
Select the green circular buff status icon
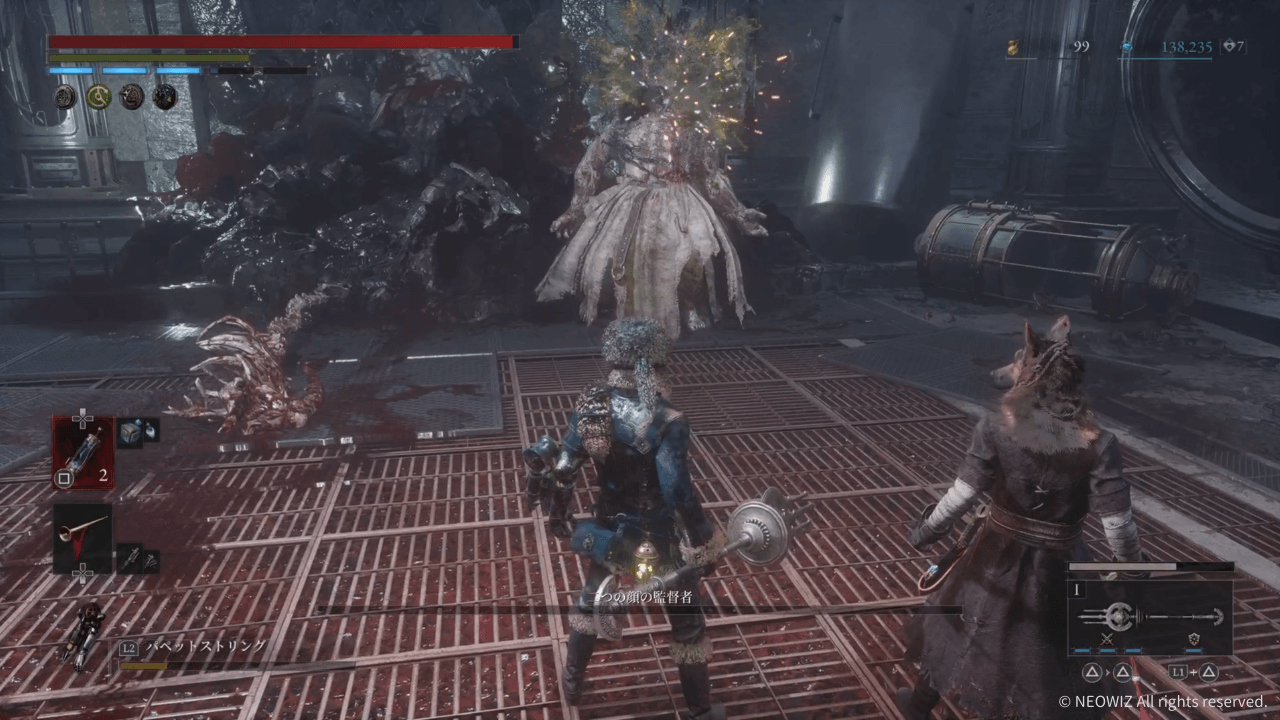(98, 96)
